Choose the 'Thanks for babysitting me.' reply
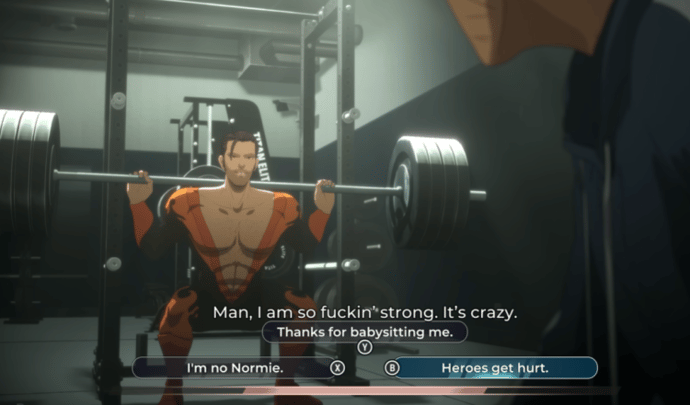Viewport: 690px width, 405px height. click(365, 331)
